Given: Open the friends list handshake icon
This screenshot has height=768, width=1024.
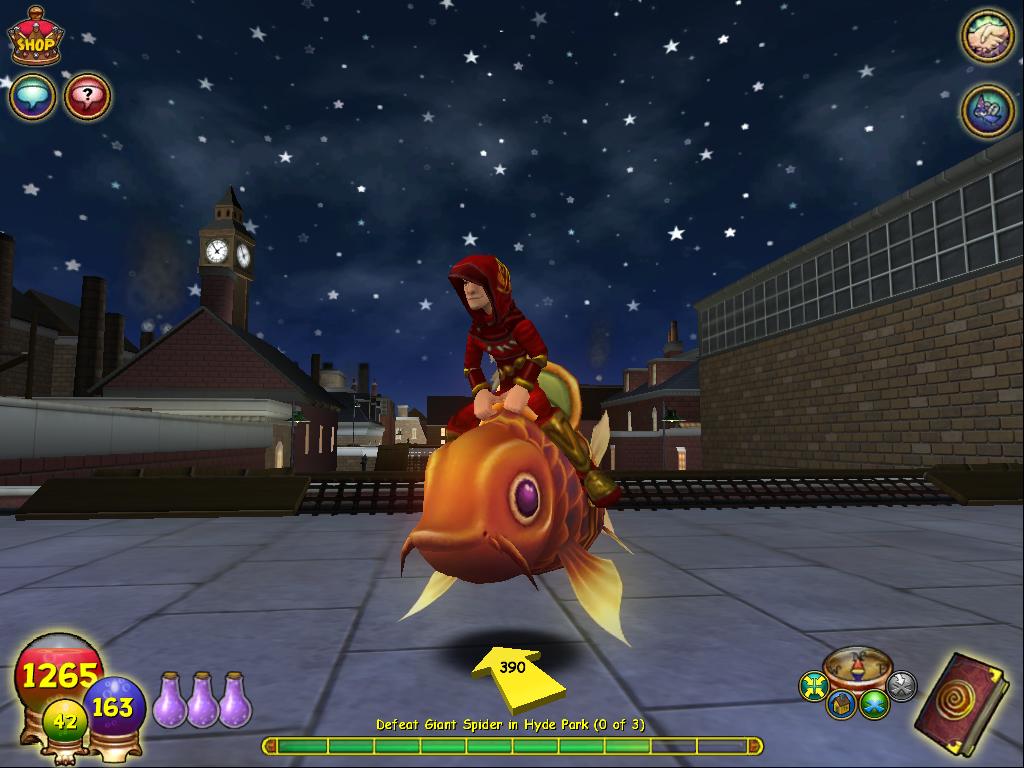Looking at the screenshot, I should tap(988, 36).
